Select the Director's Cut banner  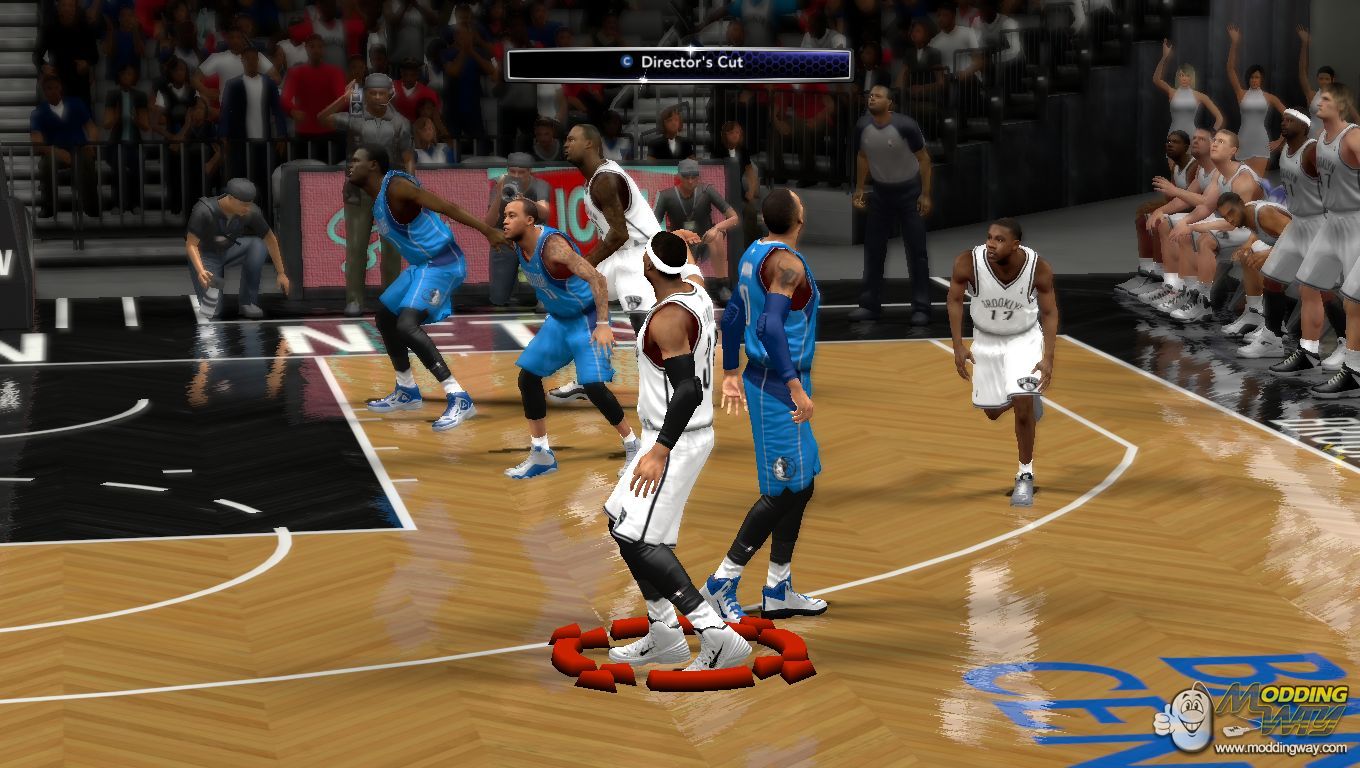678,64
